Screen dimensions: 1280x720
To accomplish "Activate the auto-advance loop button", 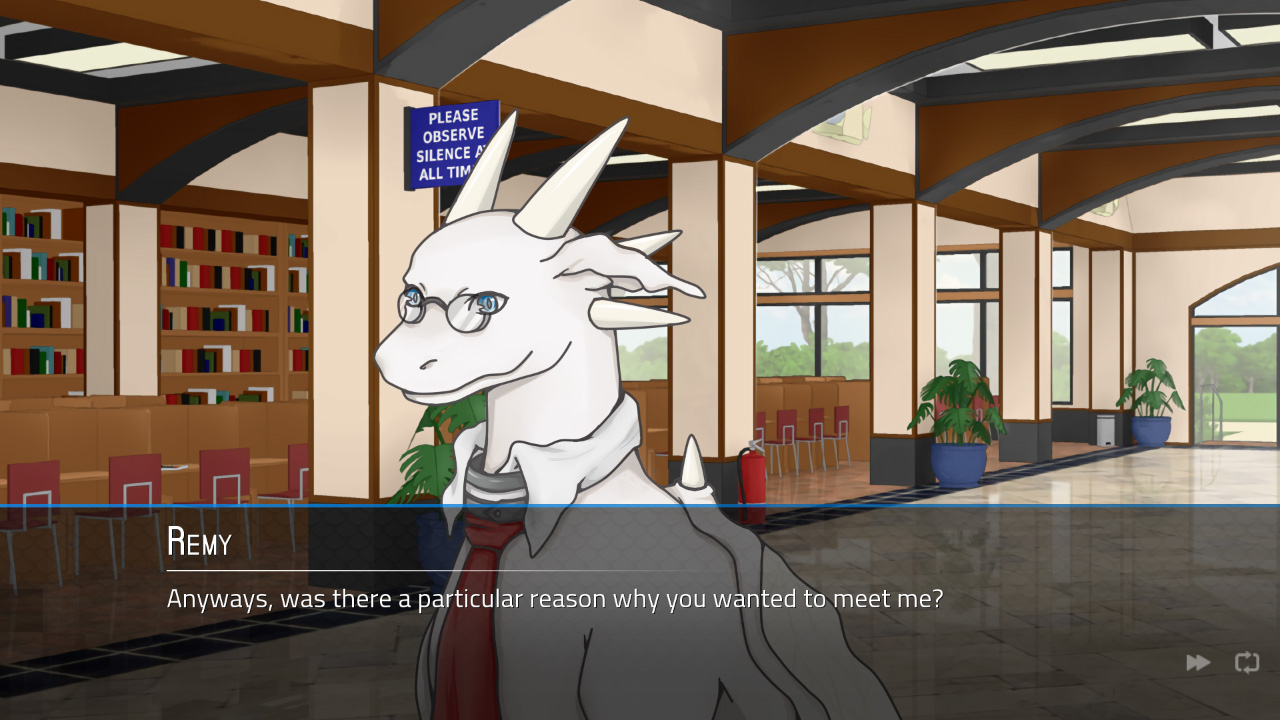I will pyautogui.click(x=1246, y=662).
